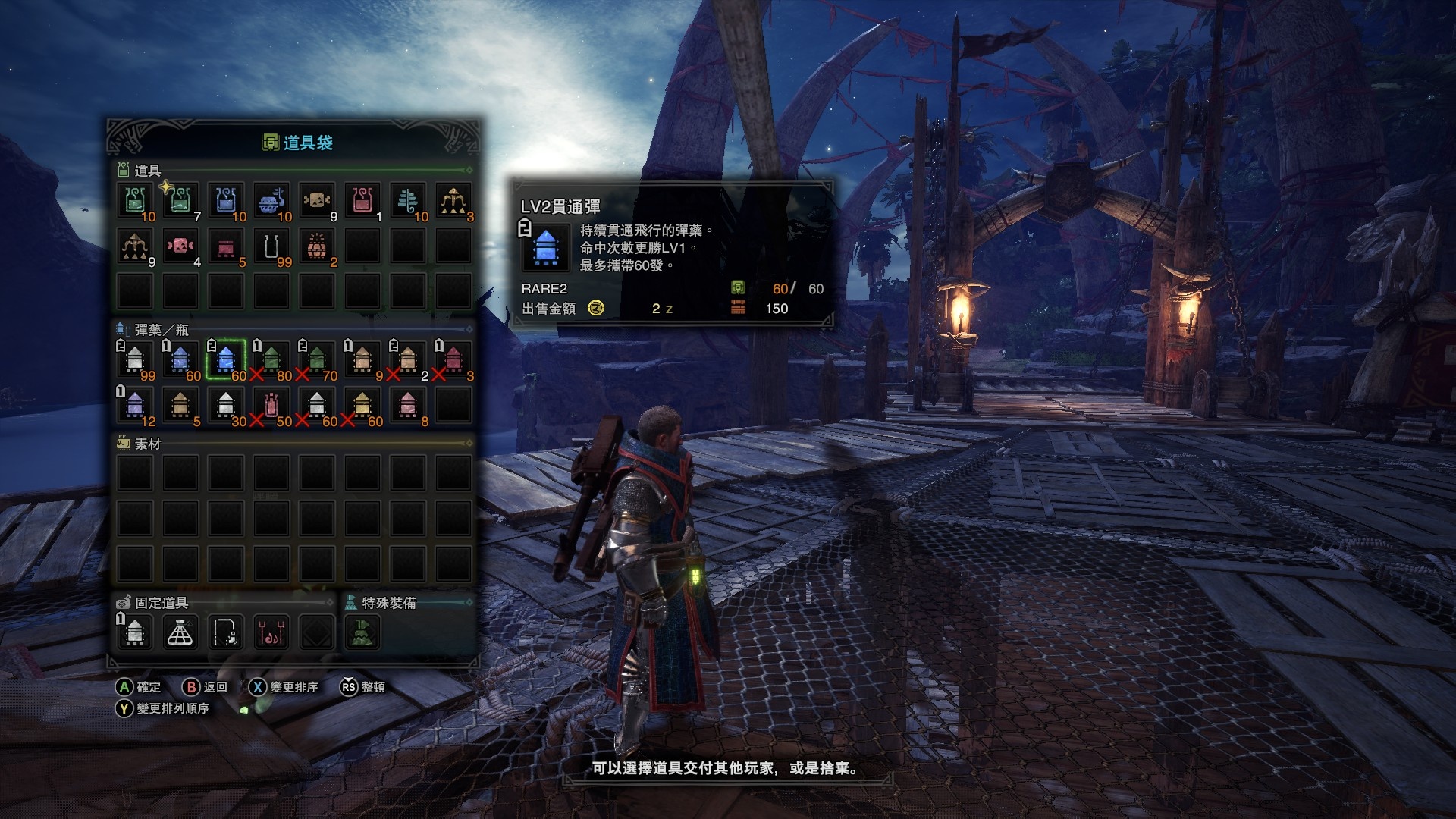Choose the red potion jar with count 1
Image resolution: width=1456 pixels, height=819 pixels.
[362, 200]
